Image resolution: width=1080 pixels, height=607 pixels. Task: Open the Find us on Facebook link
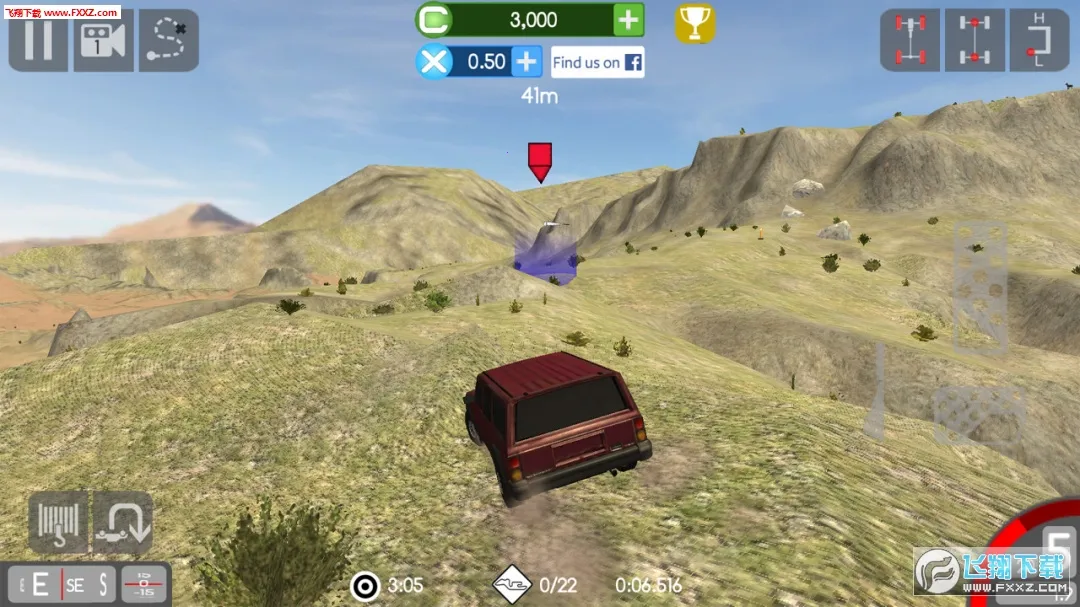(597, 62)
